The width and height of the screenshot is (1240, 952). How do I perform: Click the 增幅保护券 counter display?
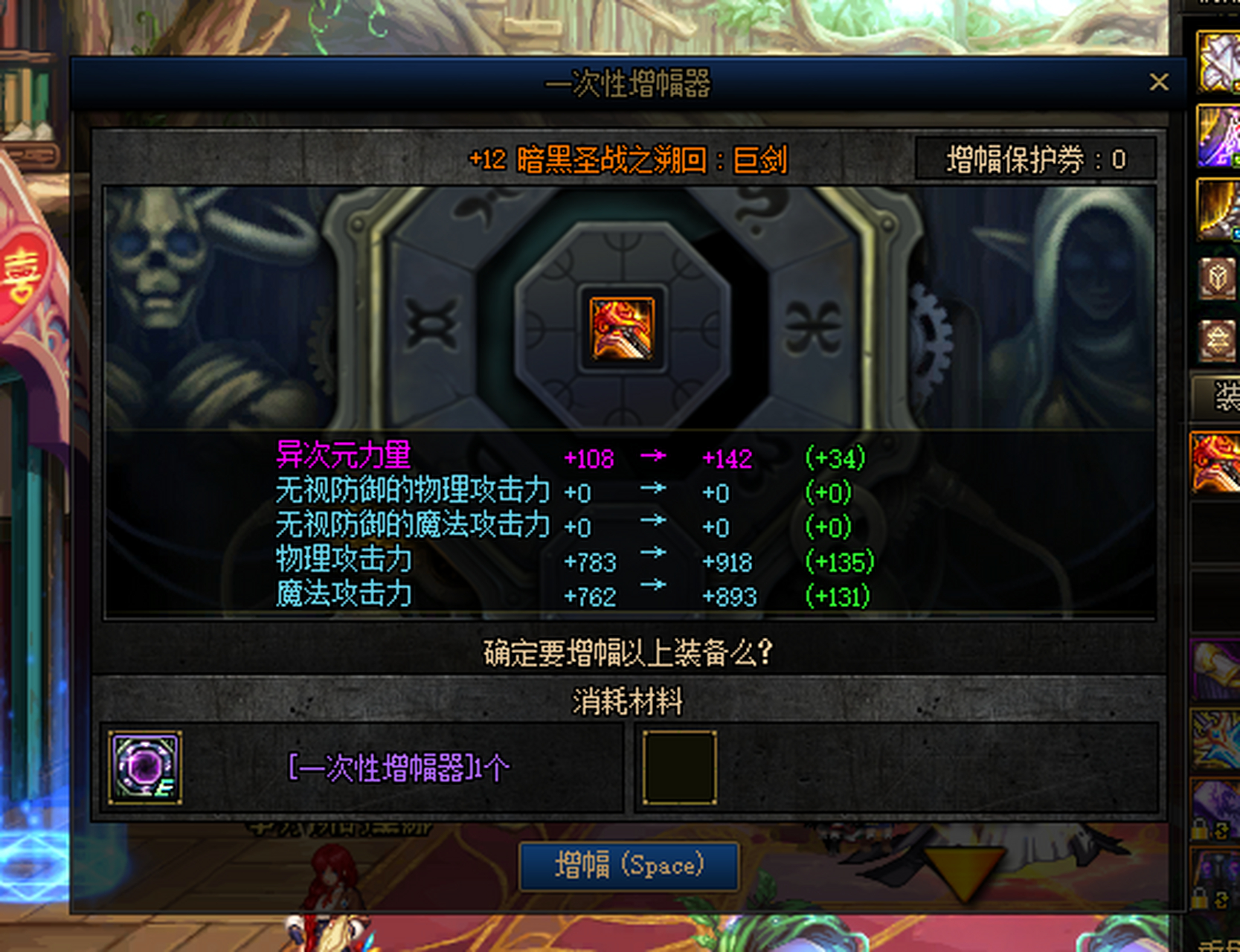(1035, 158)
